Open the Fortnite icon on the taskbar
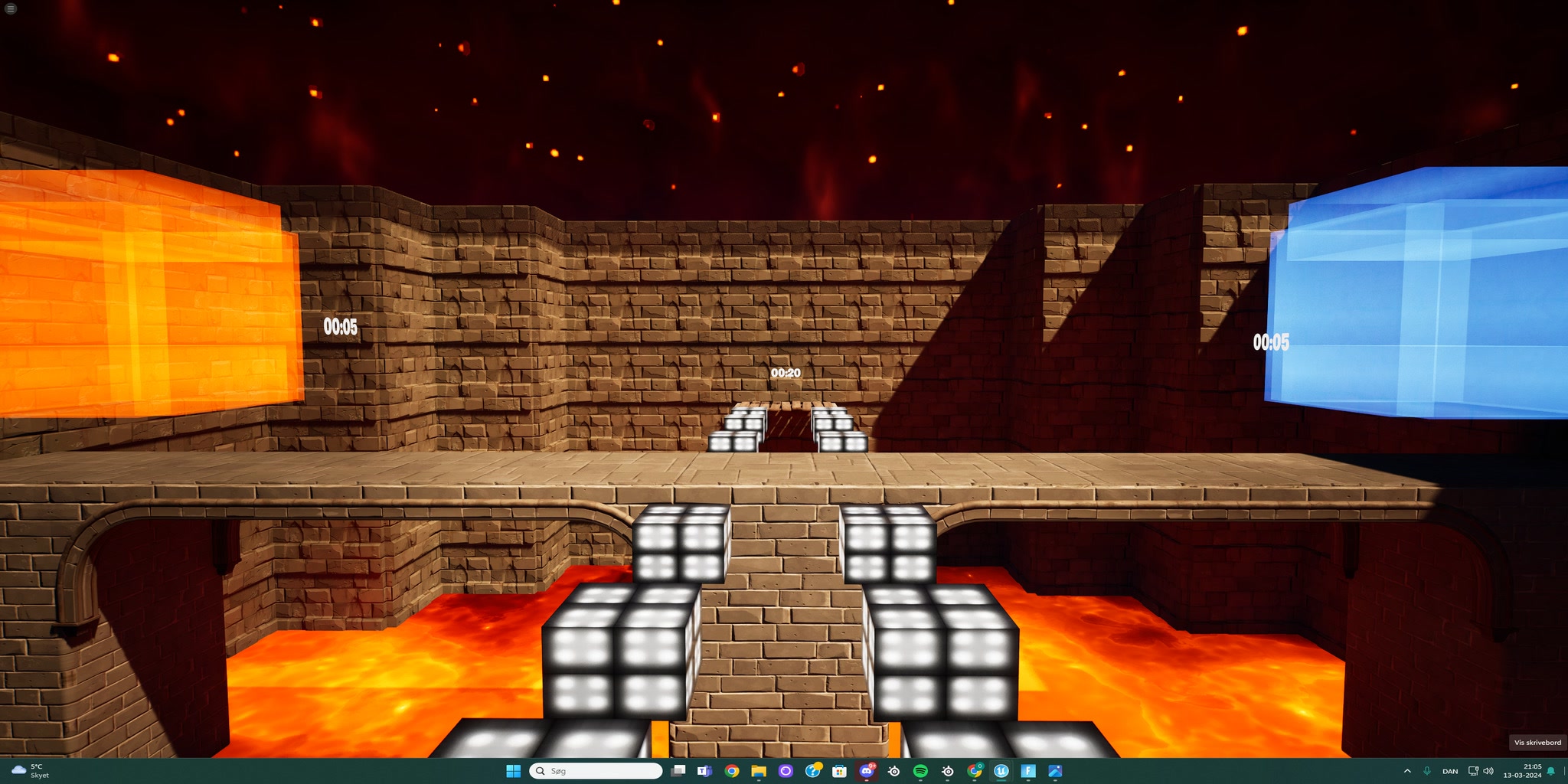1568x784 pixels. point(1029,771)
